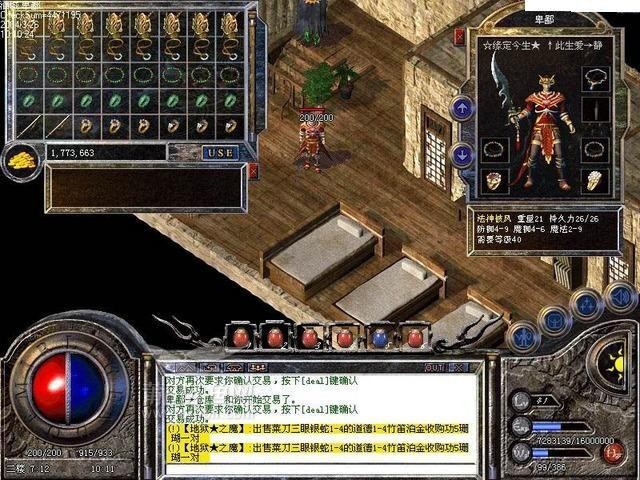Click the USE button in the bag
The height and width of the screenshot is (480, 640).
(x=220, y=152)
